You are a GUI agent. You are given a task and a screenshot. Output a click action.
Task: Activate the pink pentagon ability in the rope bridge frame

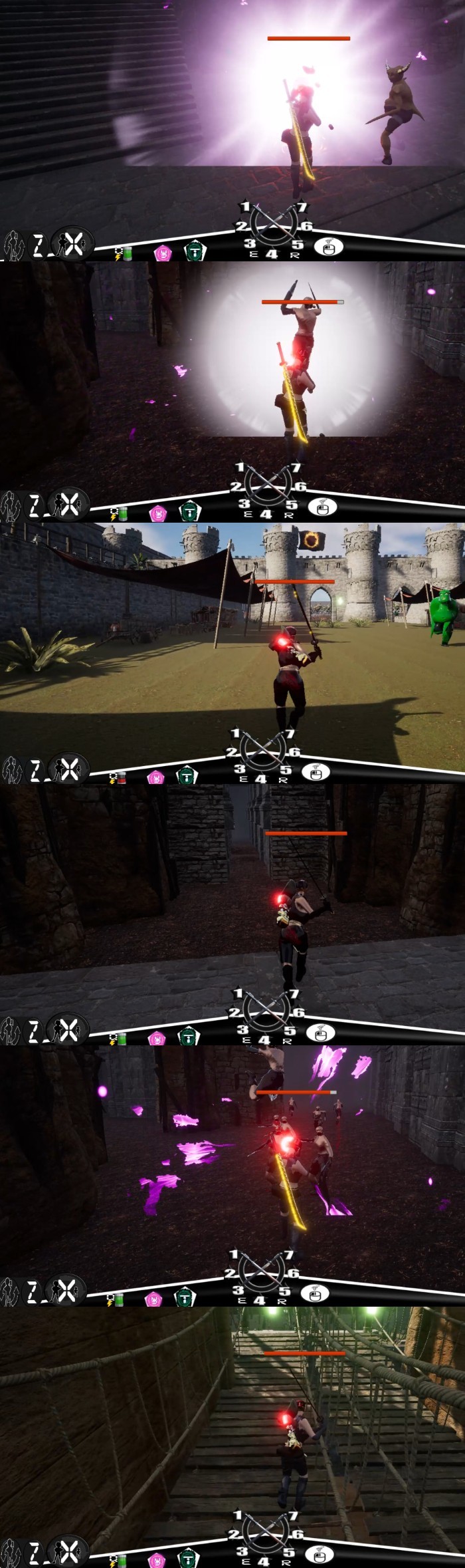pyautogui.click(x=157, y=1559)
